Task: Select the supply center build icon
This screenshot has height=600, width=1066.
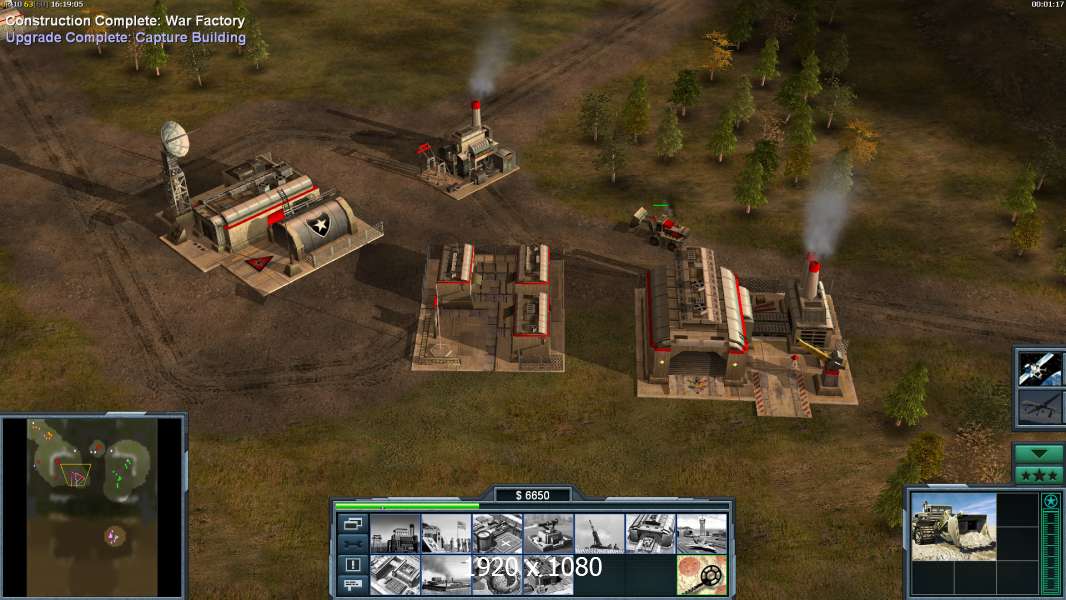Action: 497,533
